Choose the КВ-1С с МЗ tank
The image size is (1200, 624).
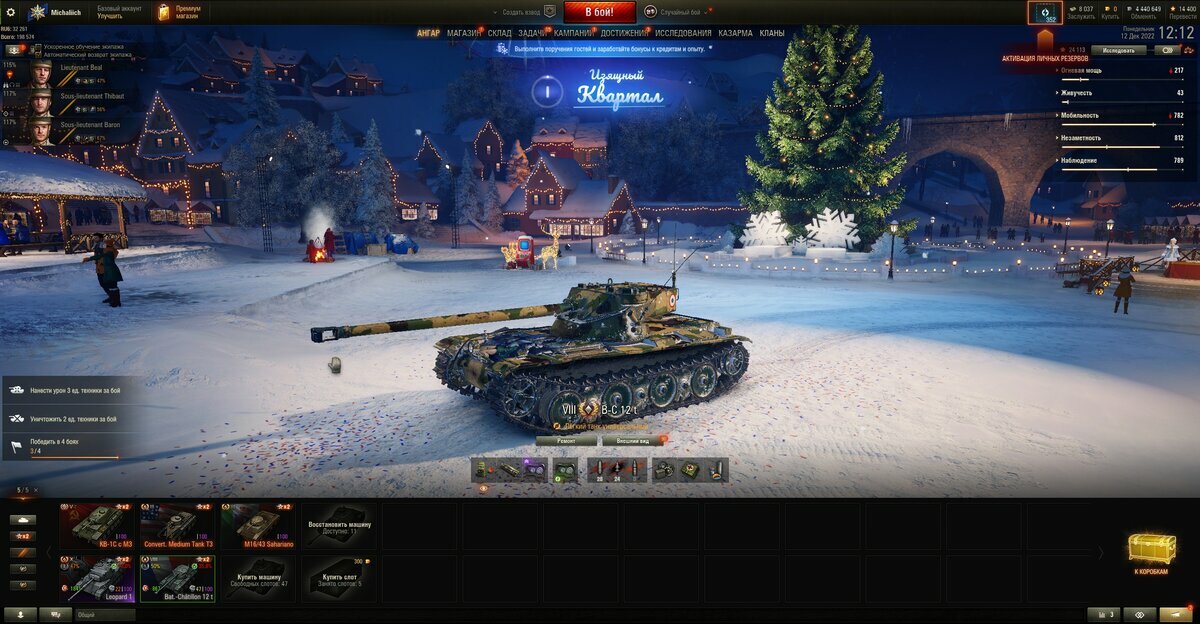[97, 525]
